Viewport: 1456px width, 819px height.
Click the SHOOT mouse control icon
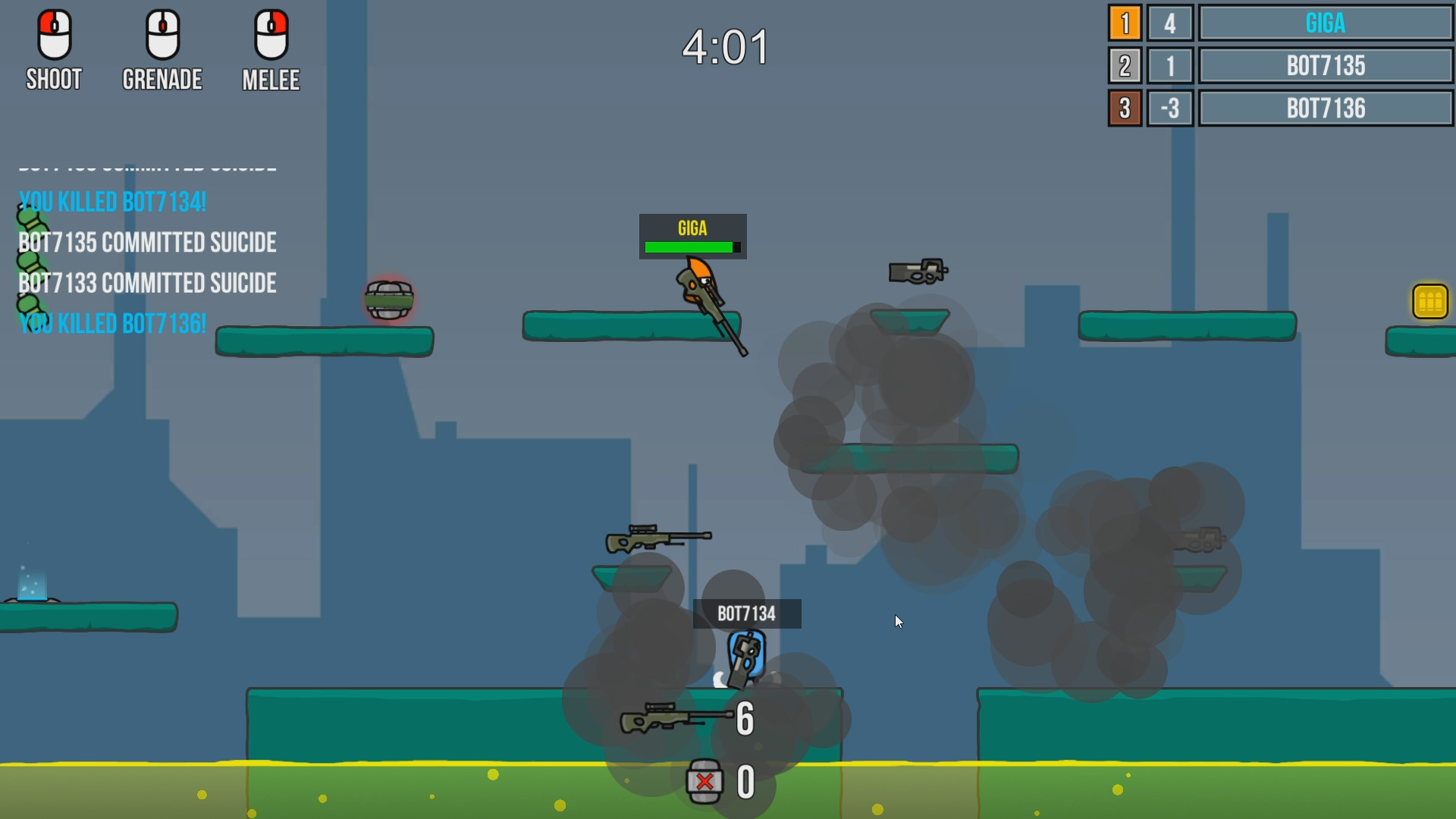(x=53, y=34)
